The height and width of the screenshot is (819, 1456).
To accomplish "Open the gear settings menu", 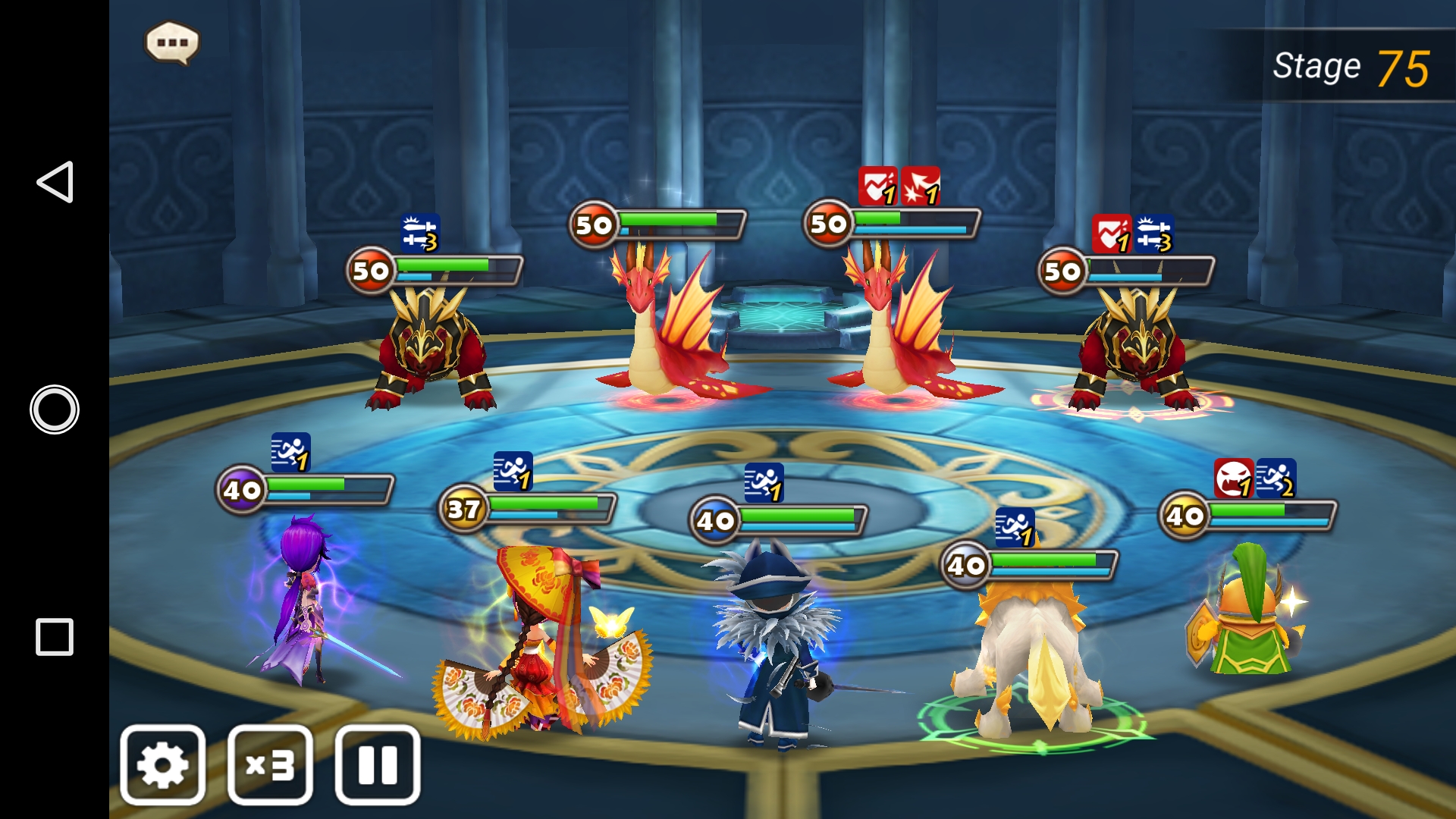I will [163, 764].
